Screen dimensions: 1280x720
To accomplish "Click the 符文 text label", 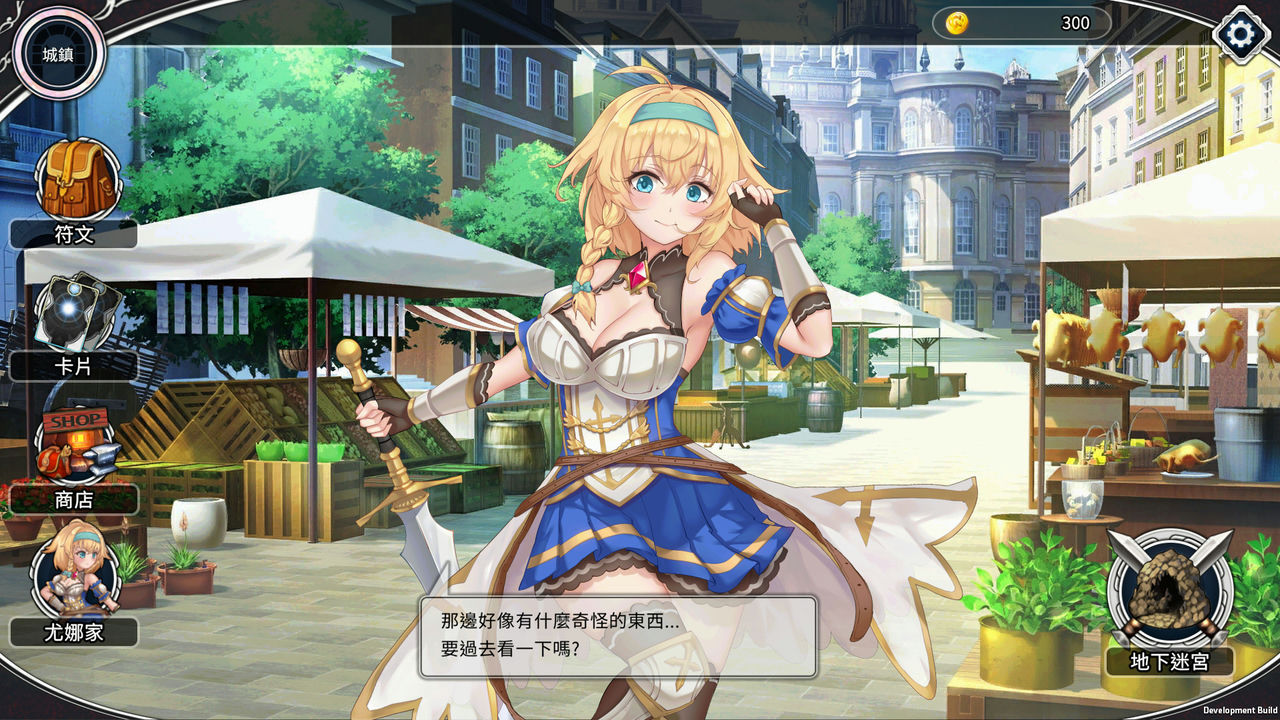I will coord(73,235).
